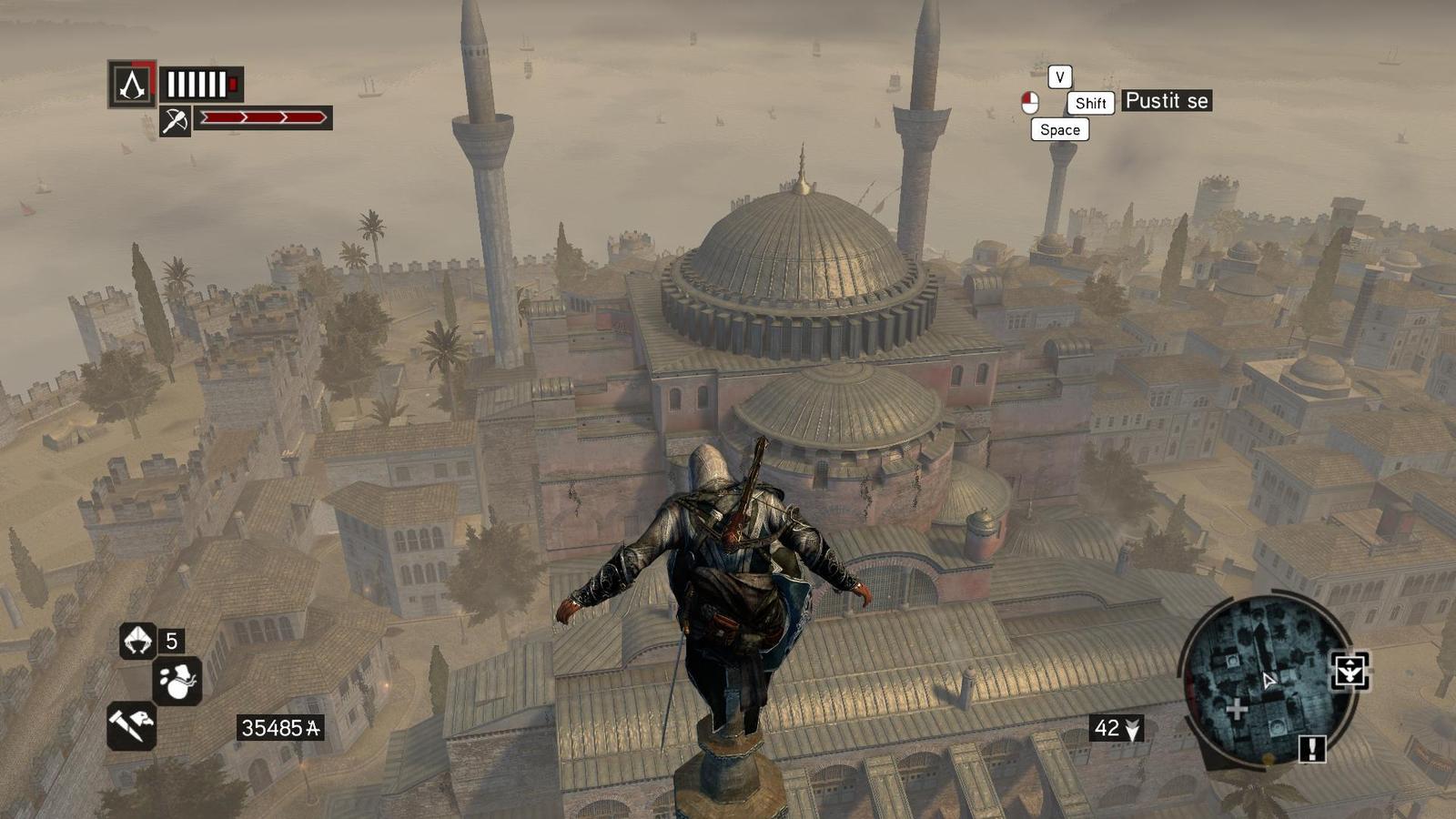Viewport: 1456px width, 819px height.
Task: Call assassin recruits via hooded icon
Action: (x=138, y=641)
